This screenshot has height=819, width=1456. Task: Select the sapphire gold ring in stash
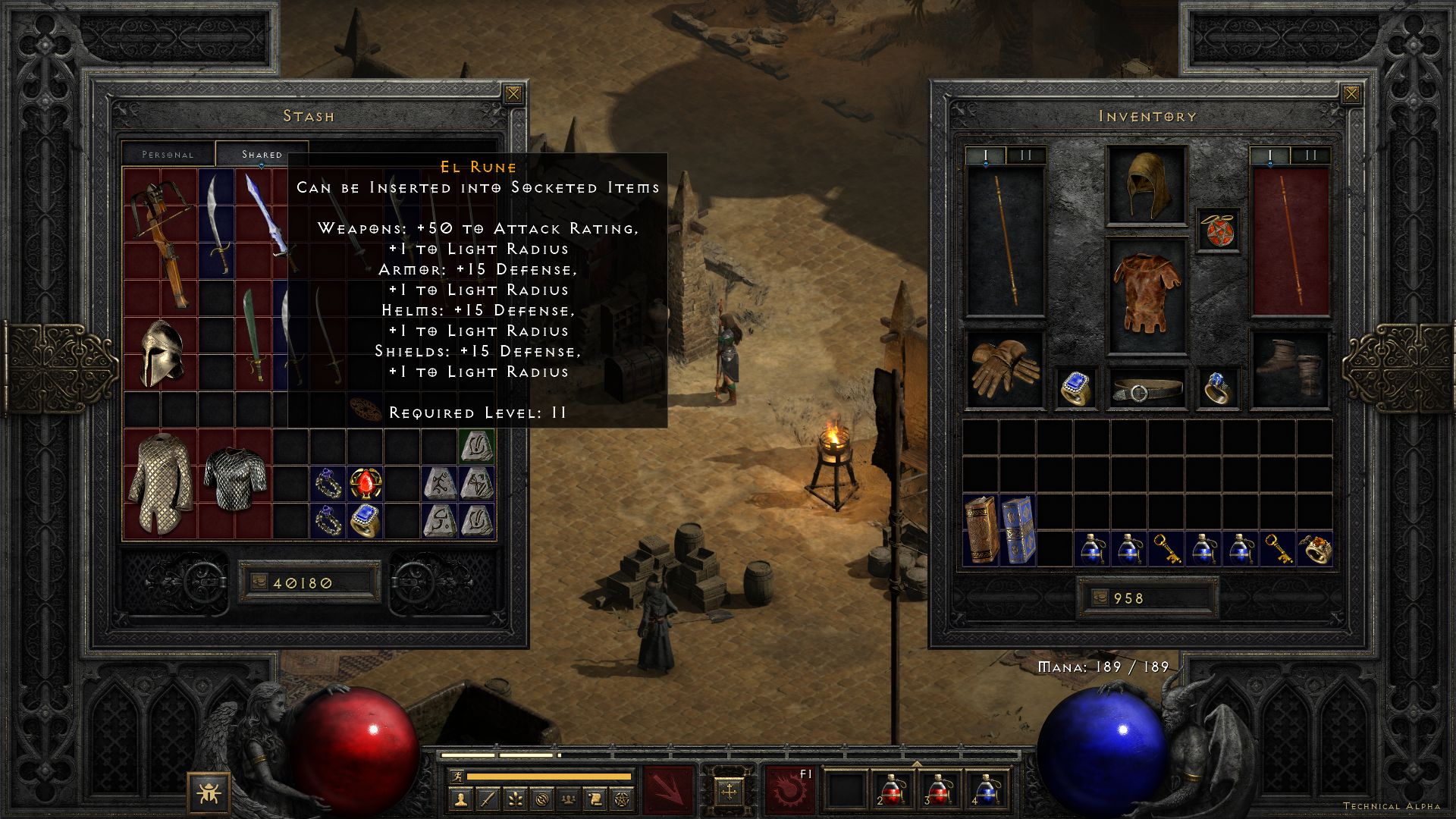click(365, 520)
